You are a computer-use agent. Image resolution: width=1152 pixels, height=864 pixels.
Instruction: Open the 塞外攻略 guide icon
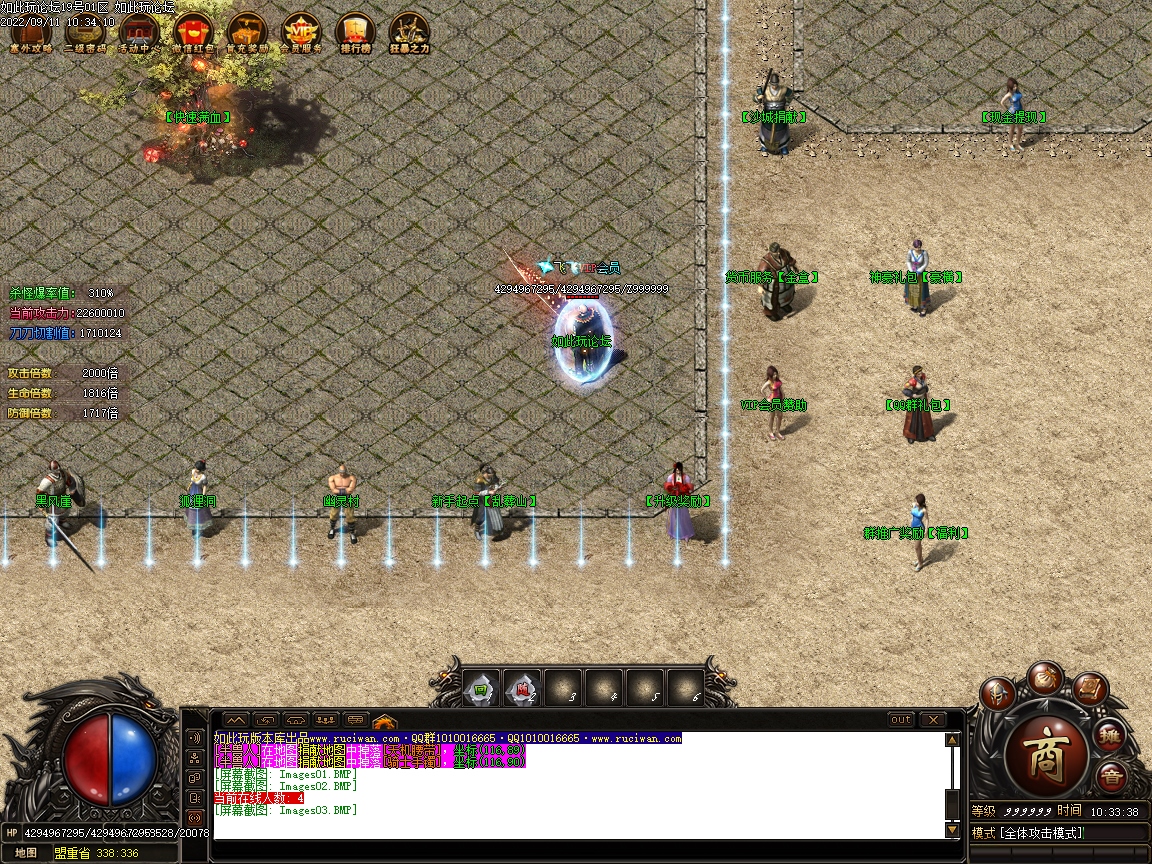[x=31, y=32]
